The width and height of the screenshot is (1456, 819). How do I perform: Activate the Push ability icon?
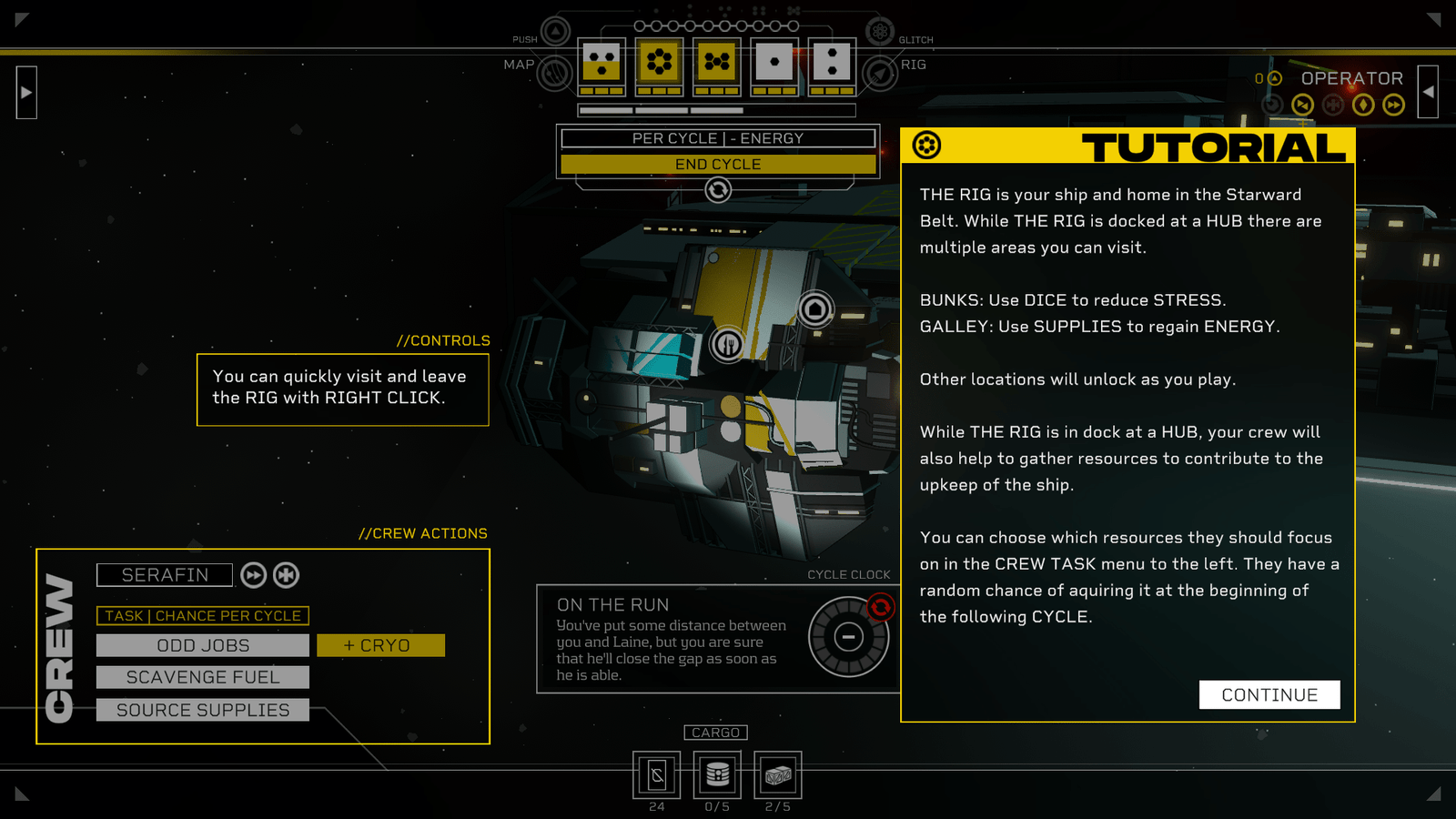pyautogui.click(x=555, y=31)
